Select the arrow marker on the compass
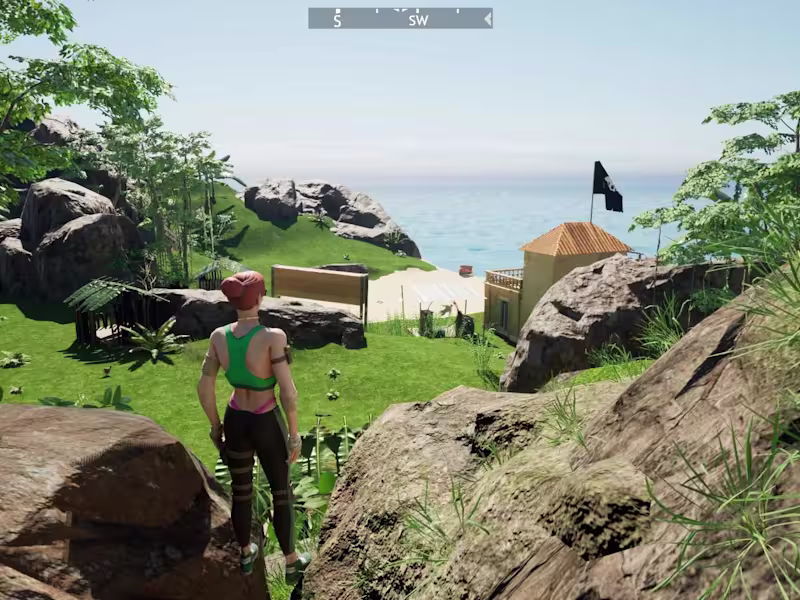This screenshot has width=800, height=600. click(487, 18)
